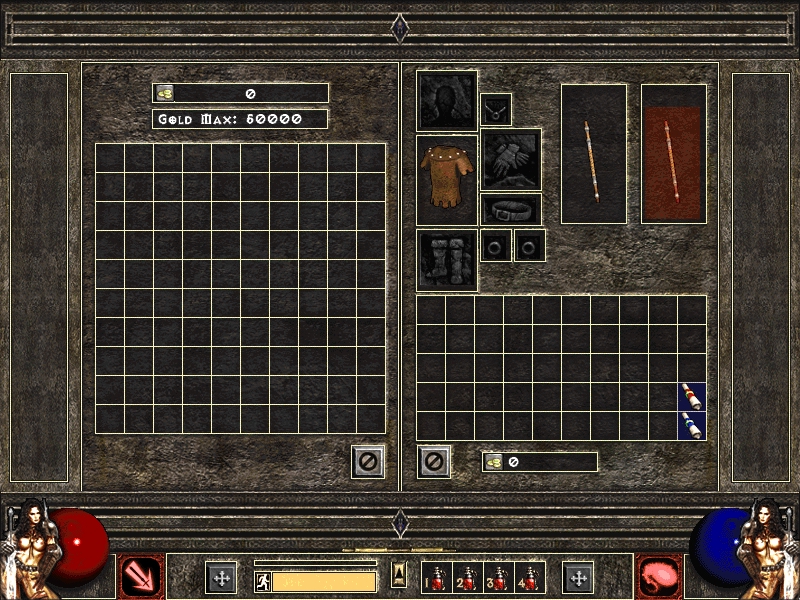This screenshot has width=800, height=600.
Task: Close the stash panel
Action: 368,461
